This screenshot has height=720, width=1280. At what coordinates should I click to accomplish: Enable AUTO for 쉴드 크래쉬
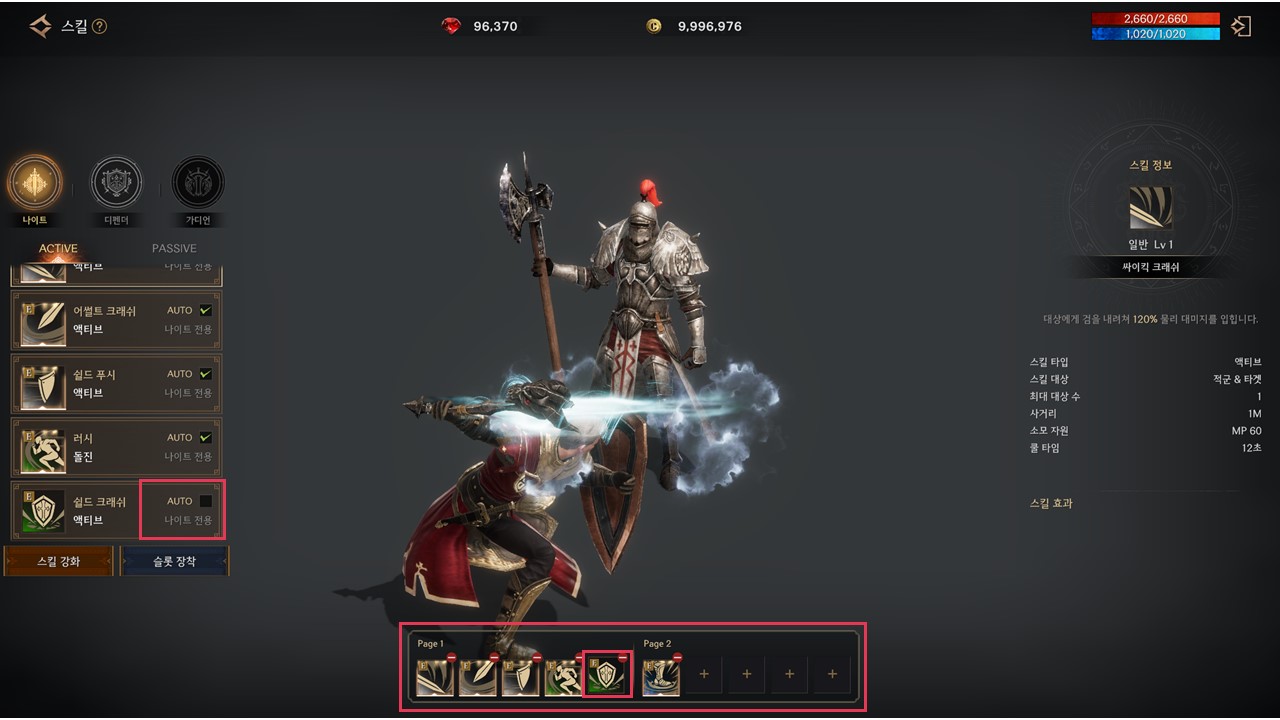(206, 501)
